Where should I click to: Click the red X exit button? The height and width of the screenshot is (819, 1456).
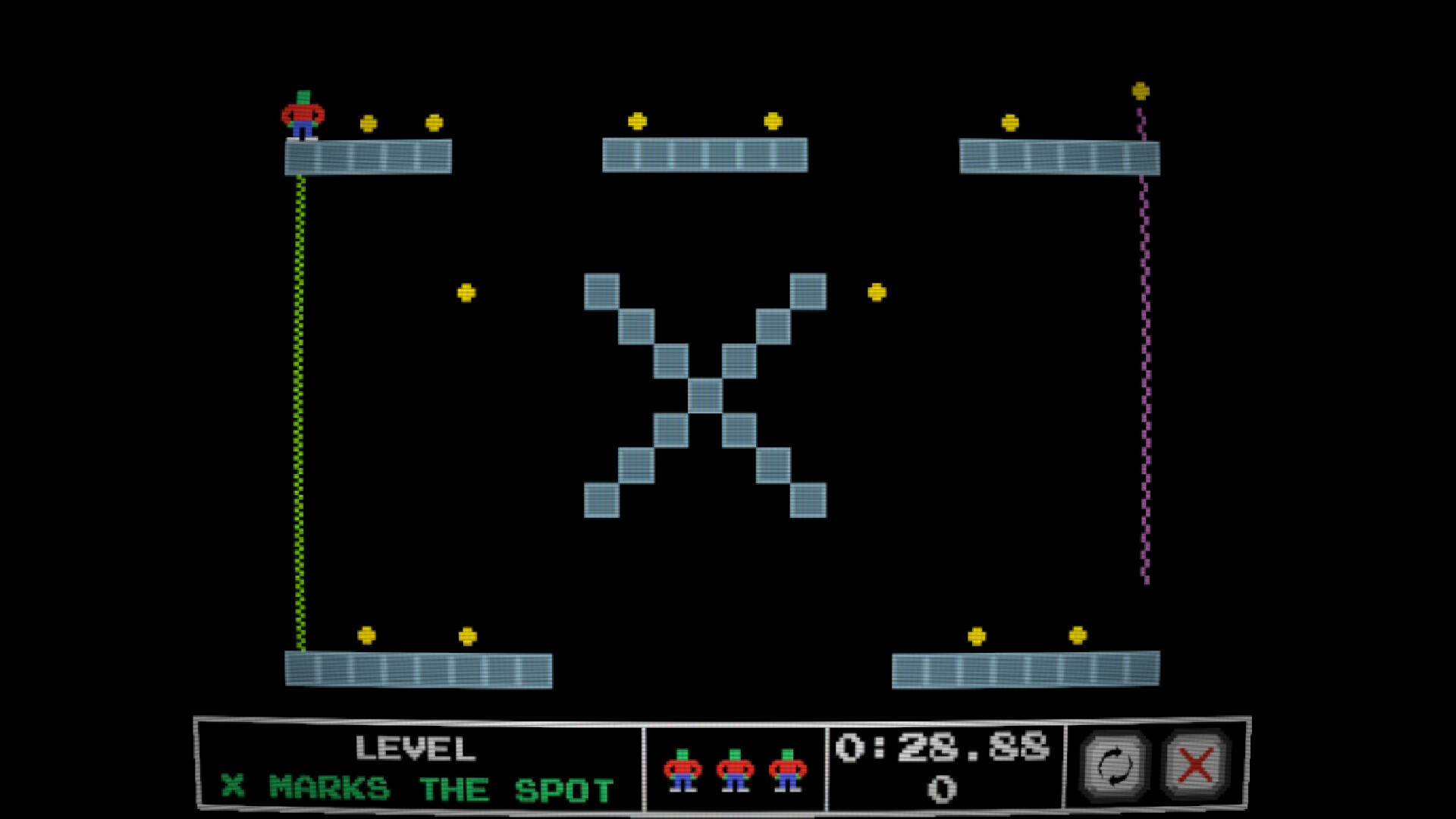point(1196,762)
